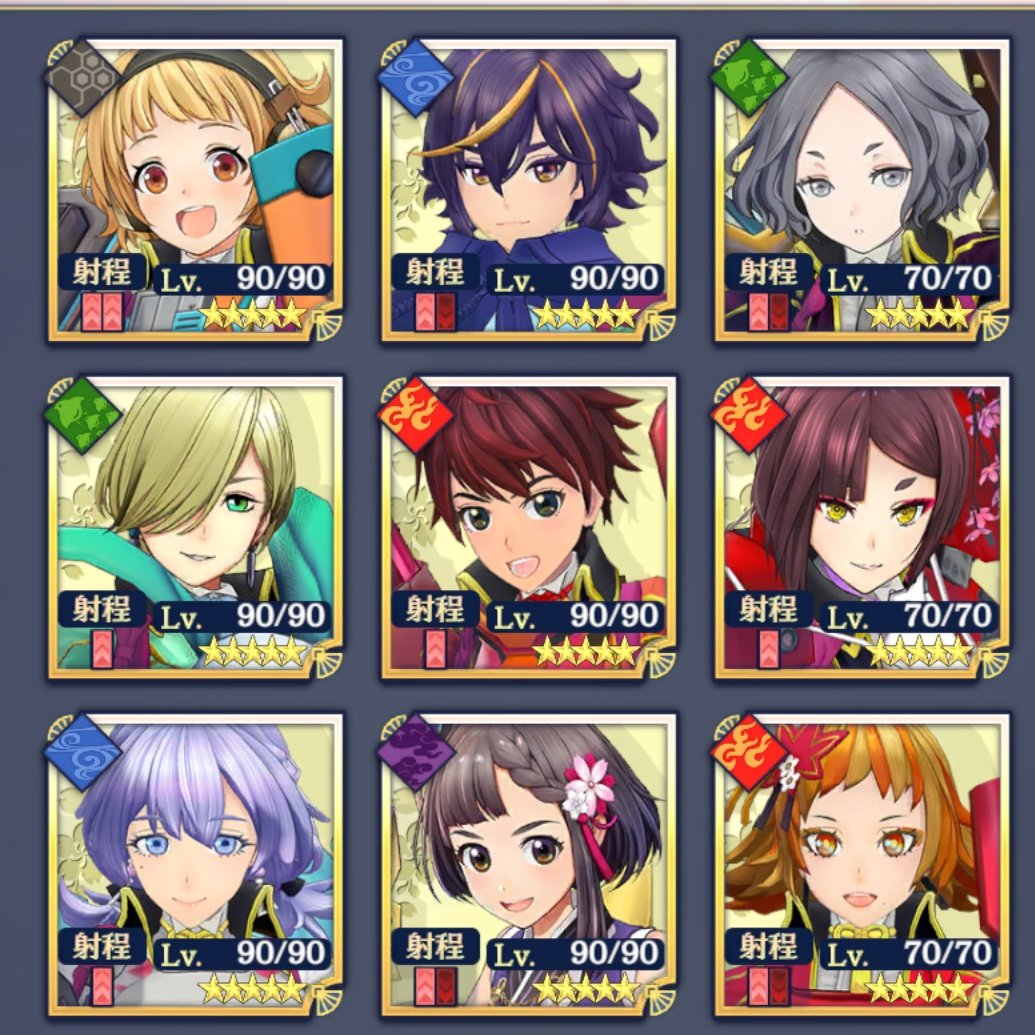
Task: Select the blonde girl with headphones card
Action: pos(194,187)
